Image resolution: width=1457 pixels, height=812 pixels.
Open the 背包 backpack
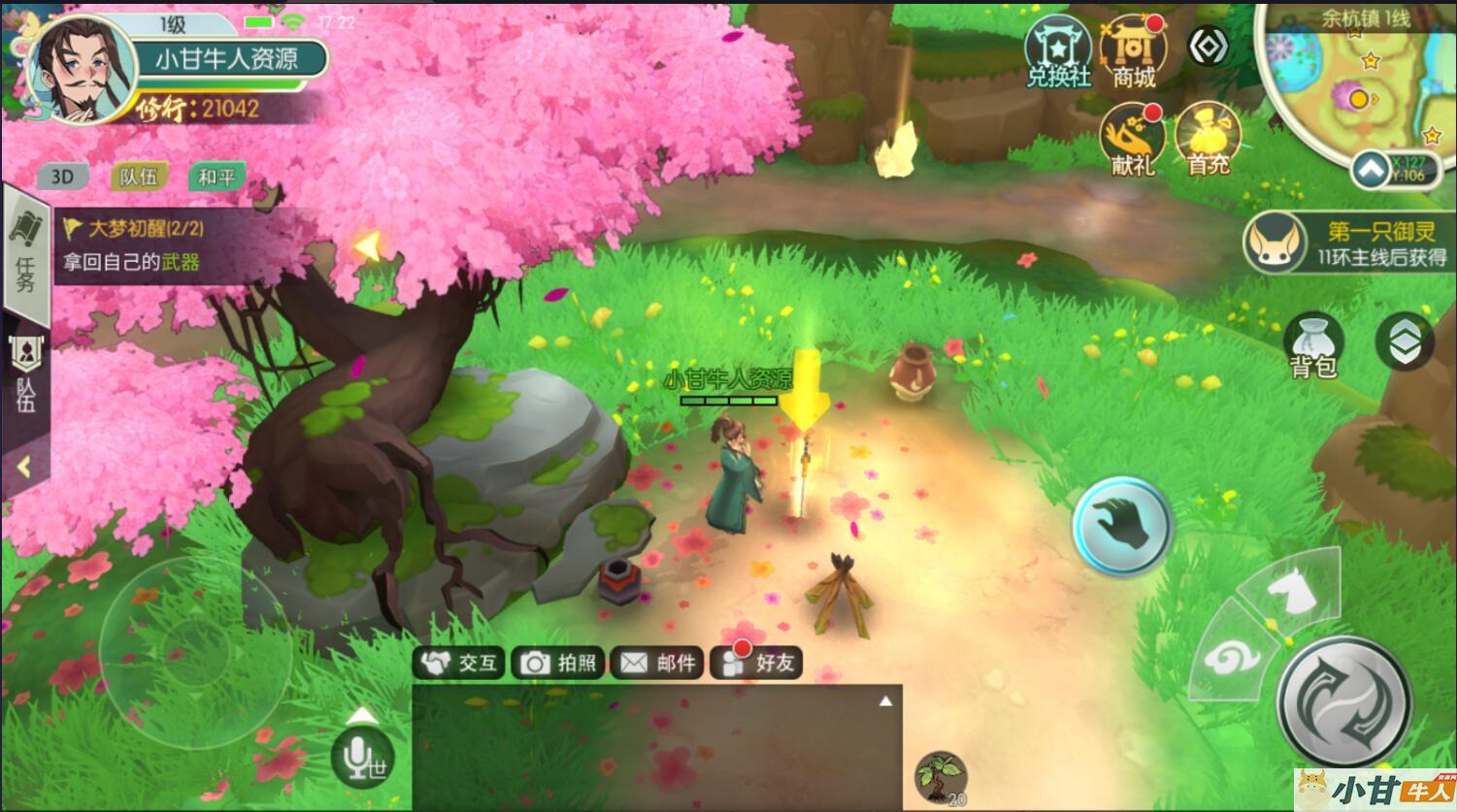[1313, 345]
